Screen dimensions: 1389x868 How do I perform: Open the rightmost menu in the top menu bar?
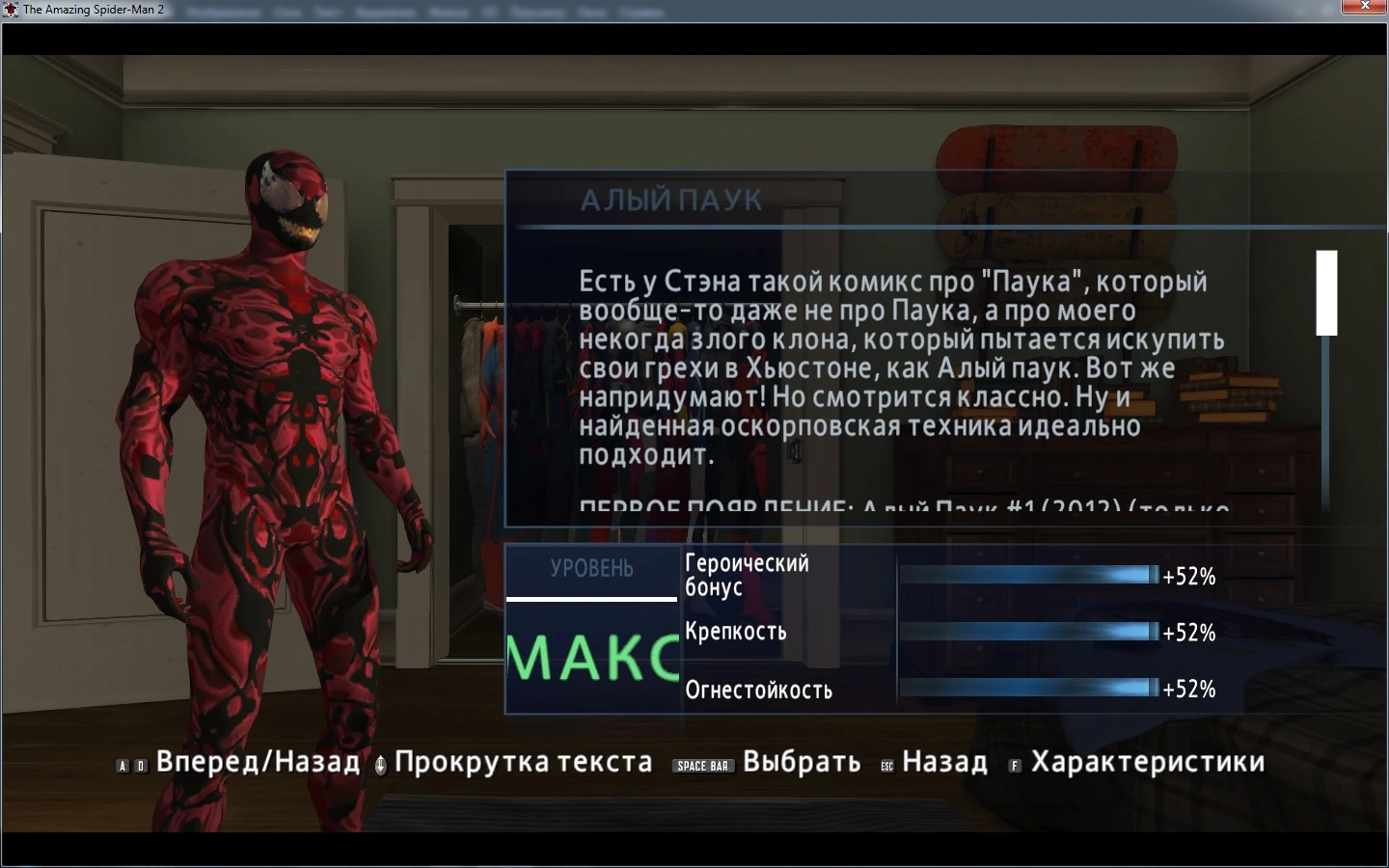point(644,12)
